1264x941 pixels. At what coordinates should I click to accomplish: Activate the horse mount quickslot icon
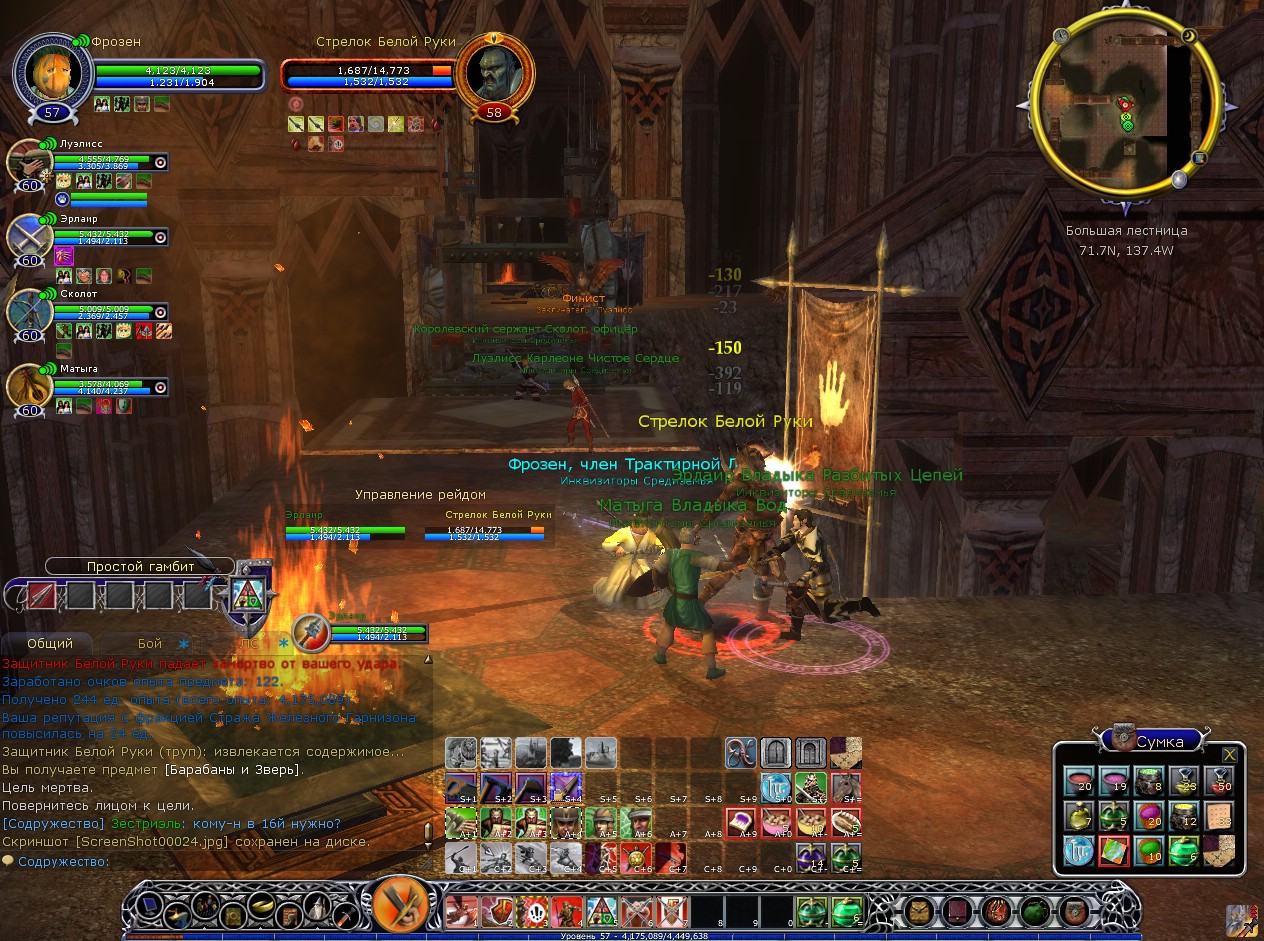[847, 787]
